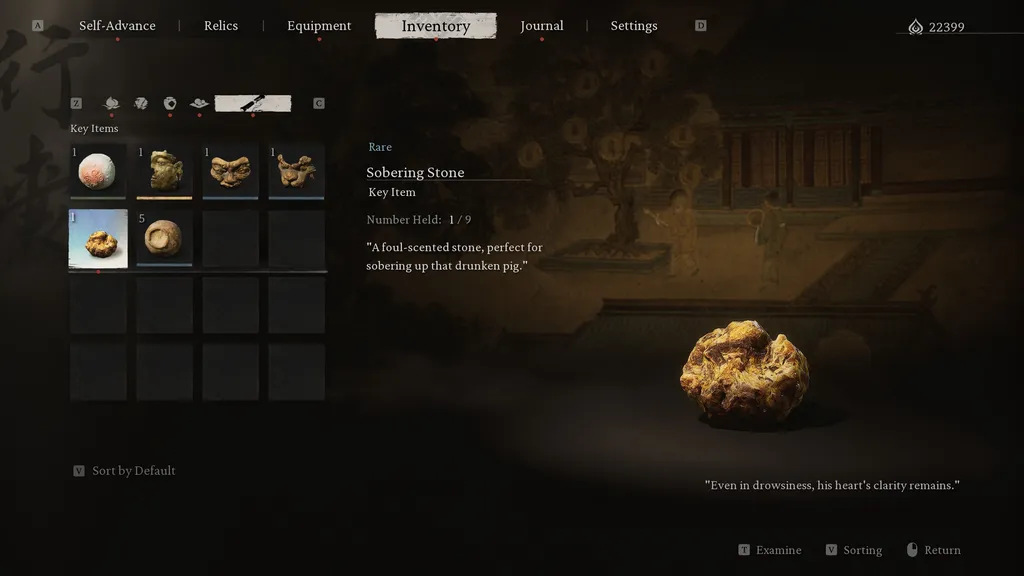Select the frowning brow mask fragment
The image size is (1024, 576).
(x=230, y=171)
